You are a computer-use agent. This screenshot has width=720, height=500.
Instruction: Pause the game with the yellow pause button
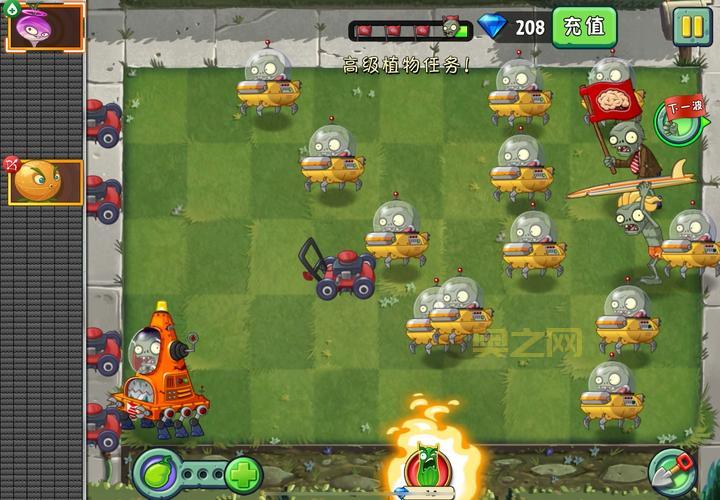pyautogui.click(x=689, y=26)
